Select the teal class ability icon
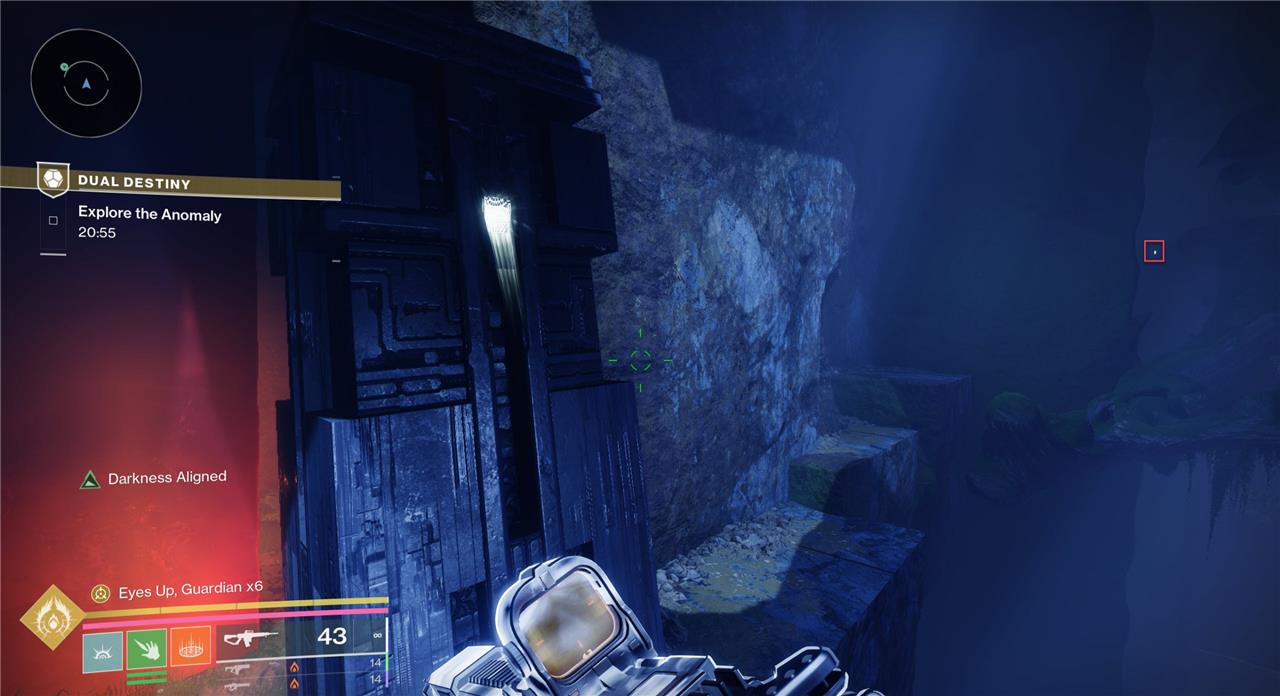 pyautogui.click(x=103, y=651)
